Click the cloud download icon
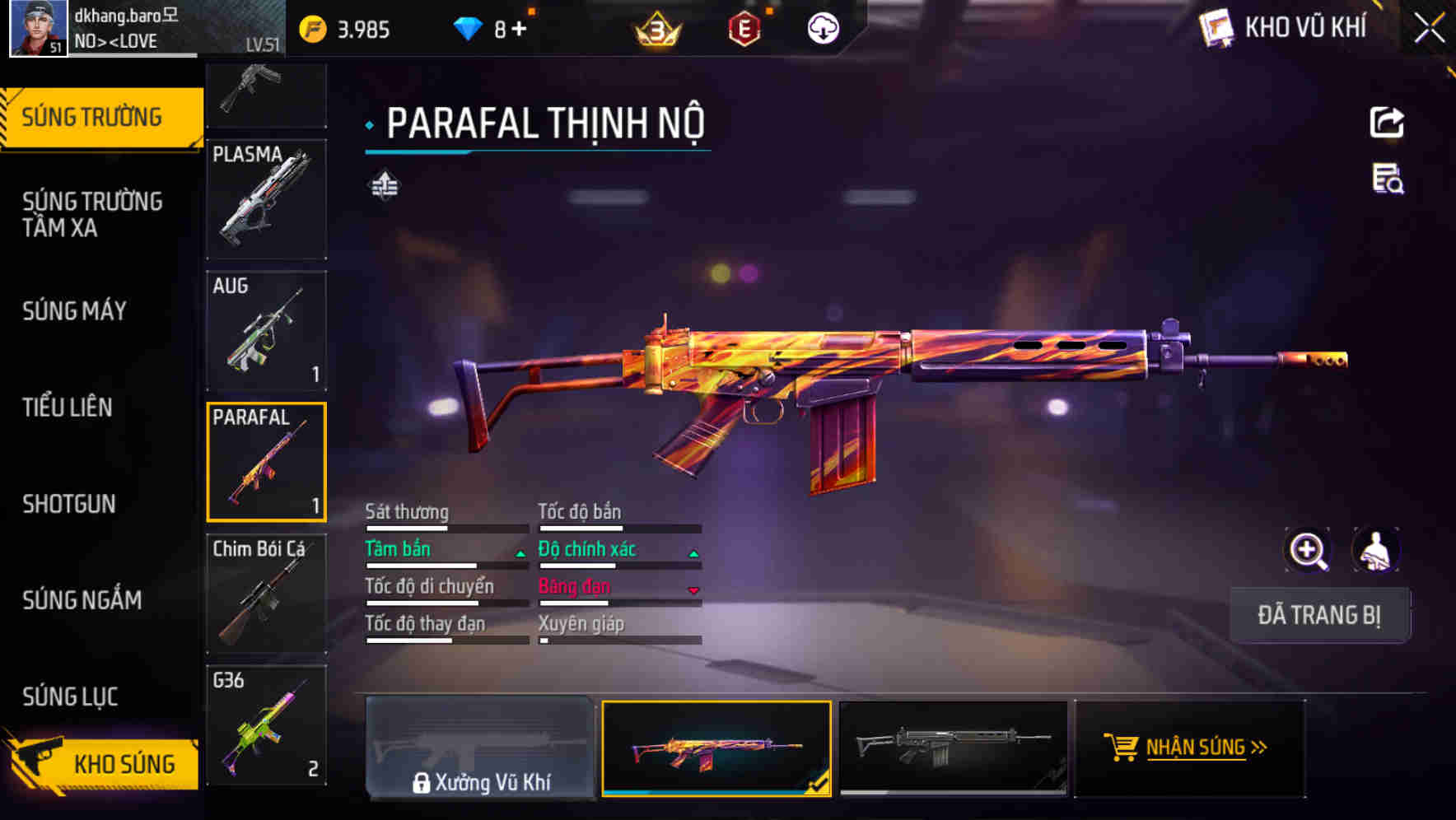This screenshot has height=820, width=1456. (x=822, y=27)
